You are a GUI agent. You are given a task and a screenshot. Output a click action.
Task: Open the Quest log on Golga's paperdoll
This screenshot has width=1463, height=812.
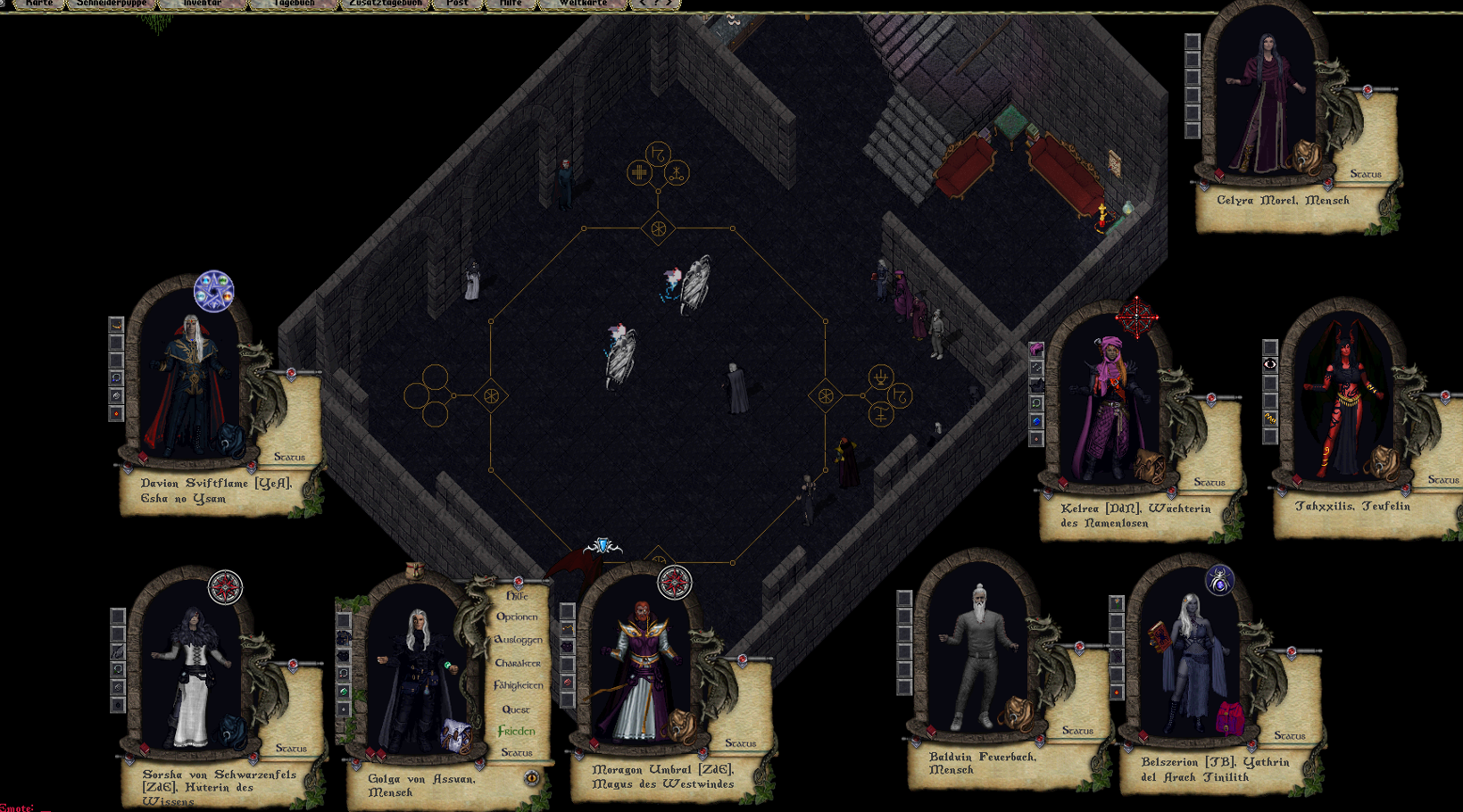coord(516,709)
